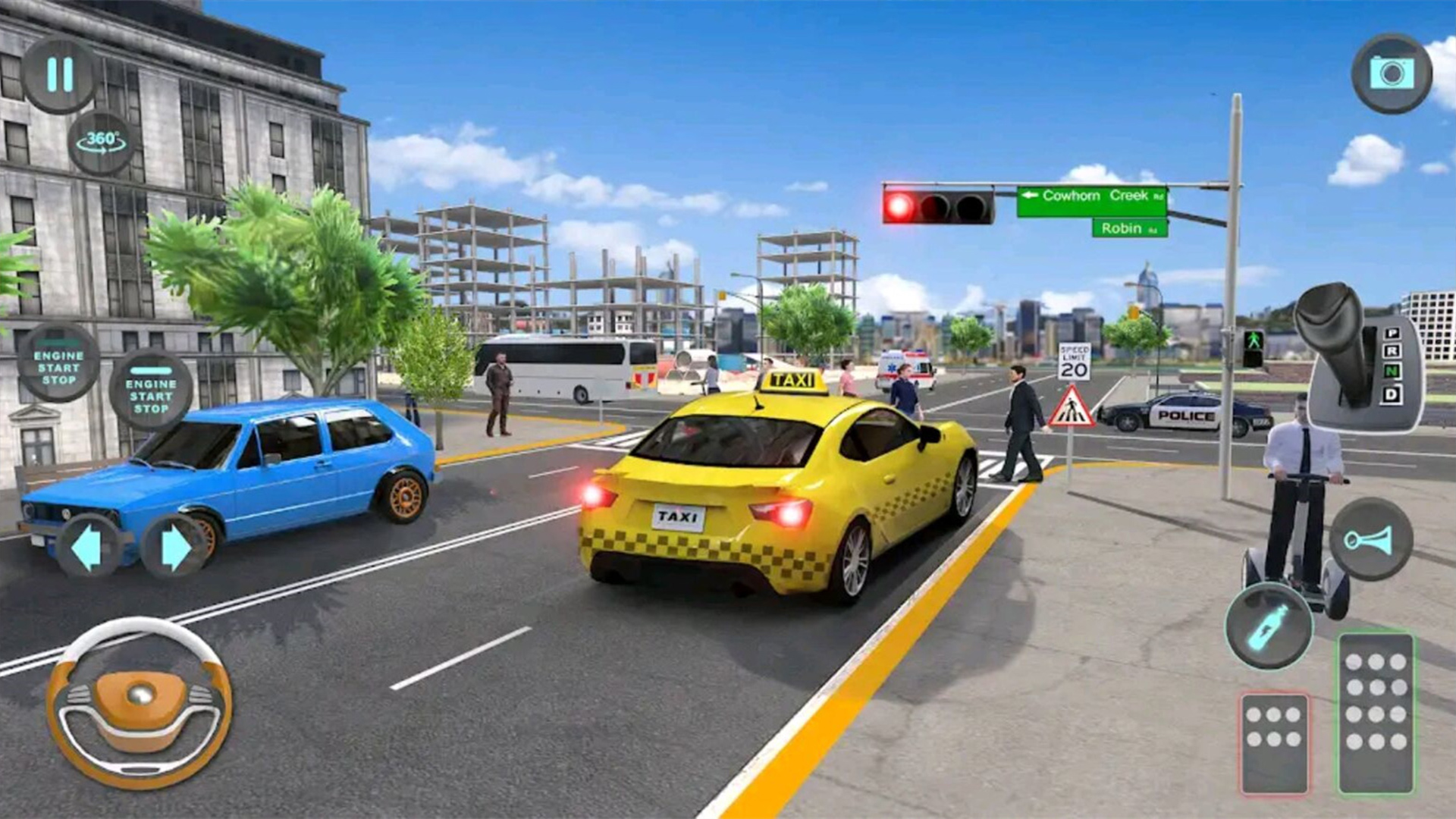The width and height of the screenshot is (1456, 819).
Task: Shift the gear to R (reverse)
Action: (x=1392, y=352)
